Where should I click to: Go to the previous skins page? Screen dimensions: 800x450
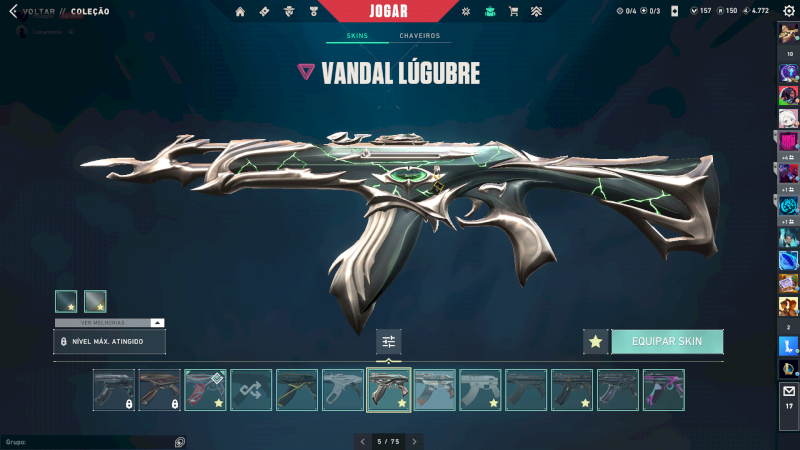click(x=363, y=441)
